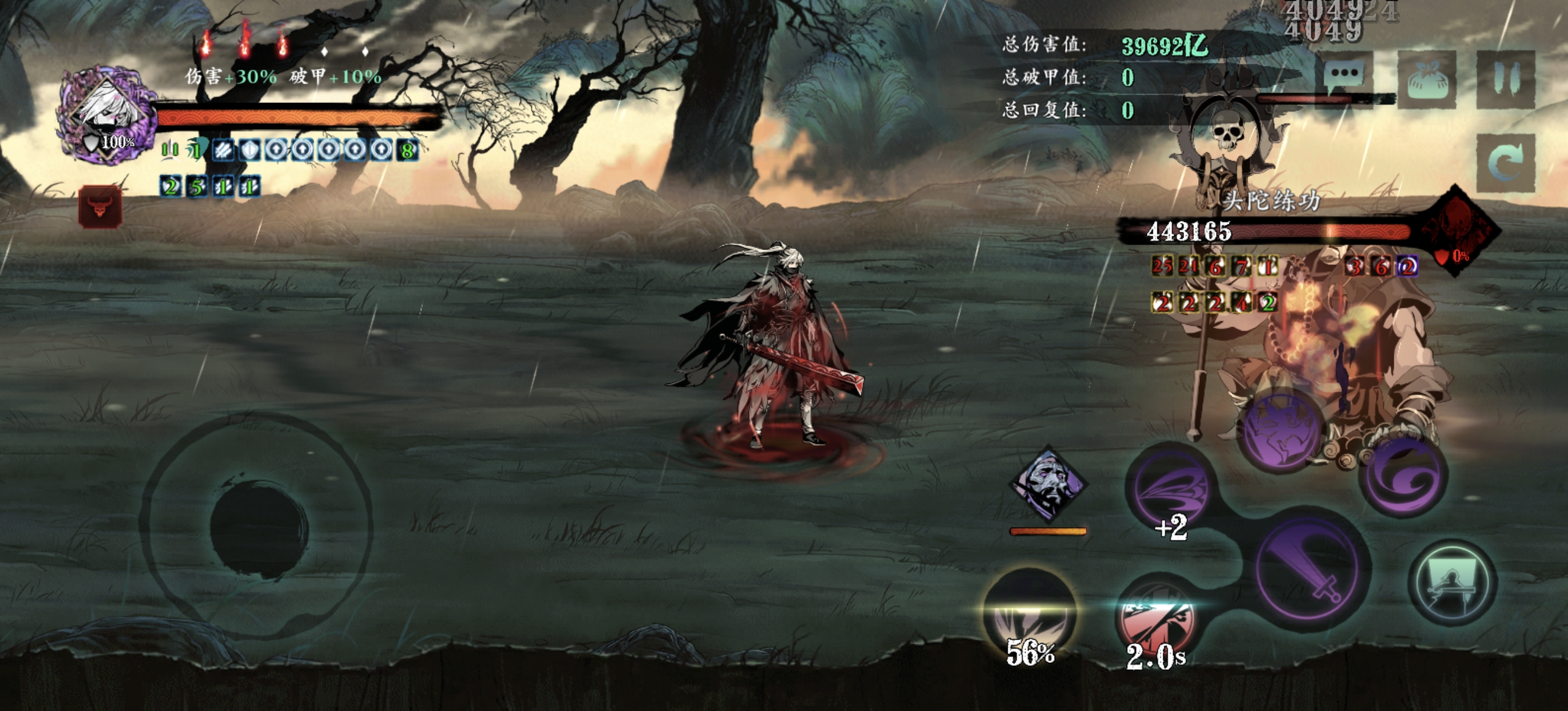Screen dimensions: 1568x711
Task: Use the red skill on 2.0s cooldown
Action: point(1154,622)
